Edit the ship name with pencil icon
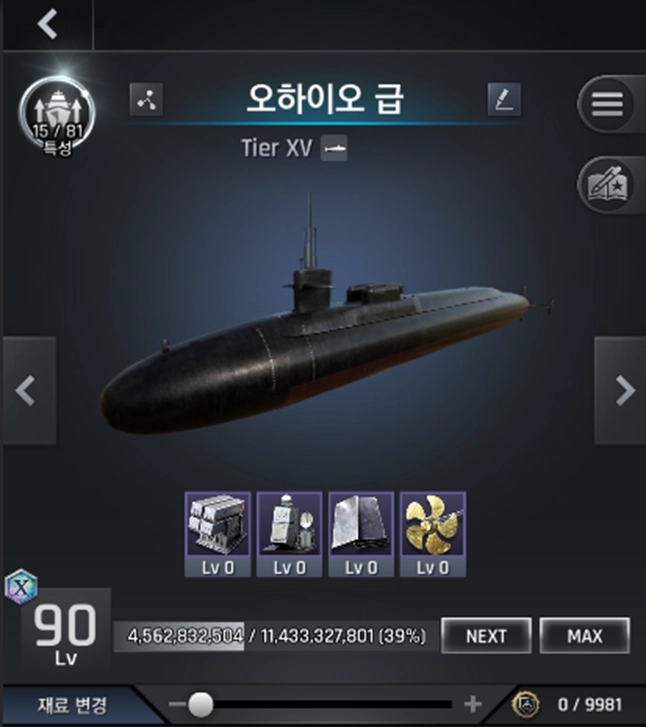This screenshot has width=646, height=727. (503, 100)
